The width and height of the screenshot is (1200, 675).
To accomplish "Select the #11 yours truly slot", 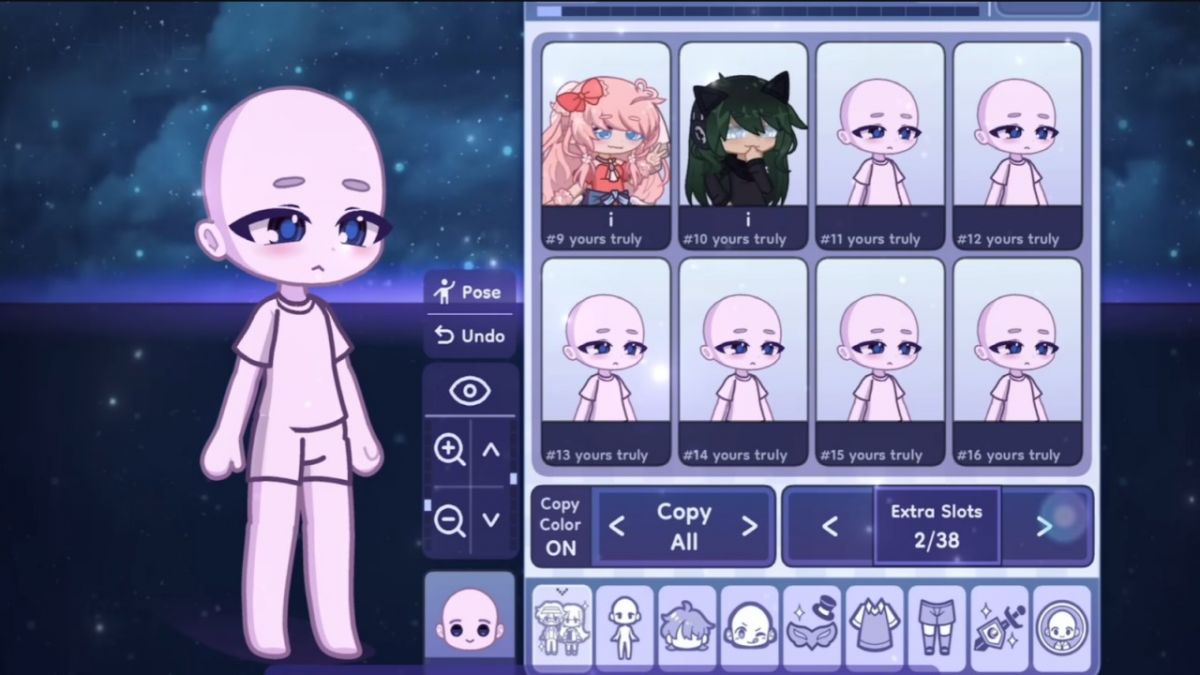I will pos(880,145).
